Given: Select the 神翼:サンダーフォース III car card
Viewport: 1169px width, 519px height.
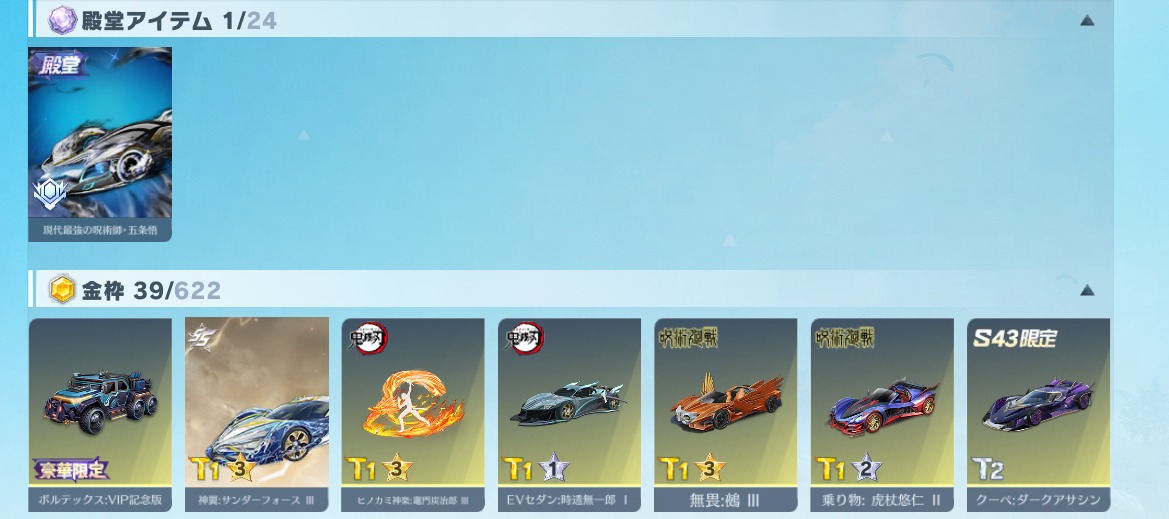Looking at the screenshot, I should 257,414.
